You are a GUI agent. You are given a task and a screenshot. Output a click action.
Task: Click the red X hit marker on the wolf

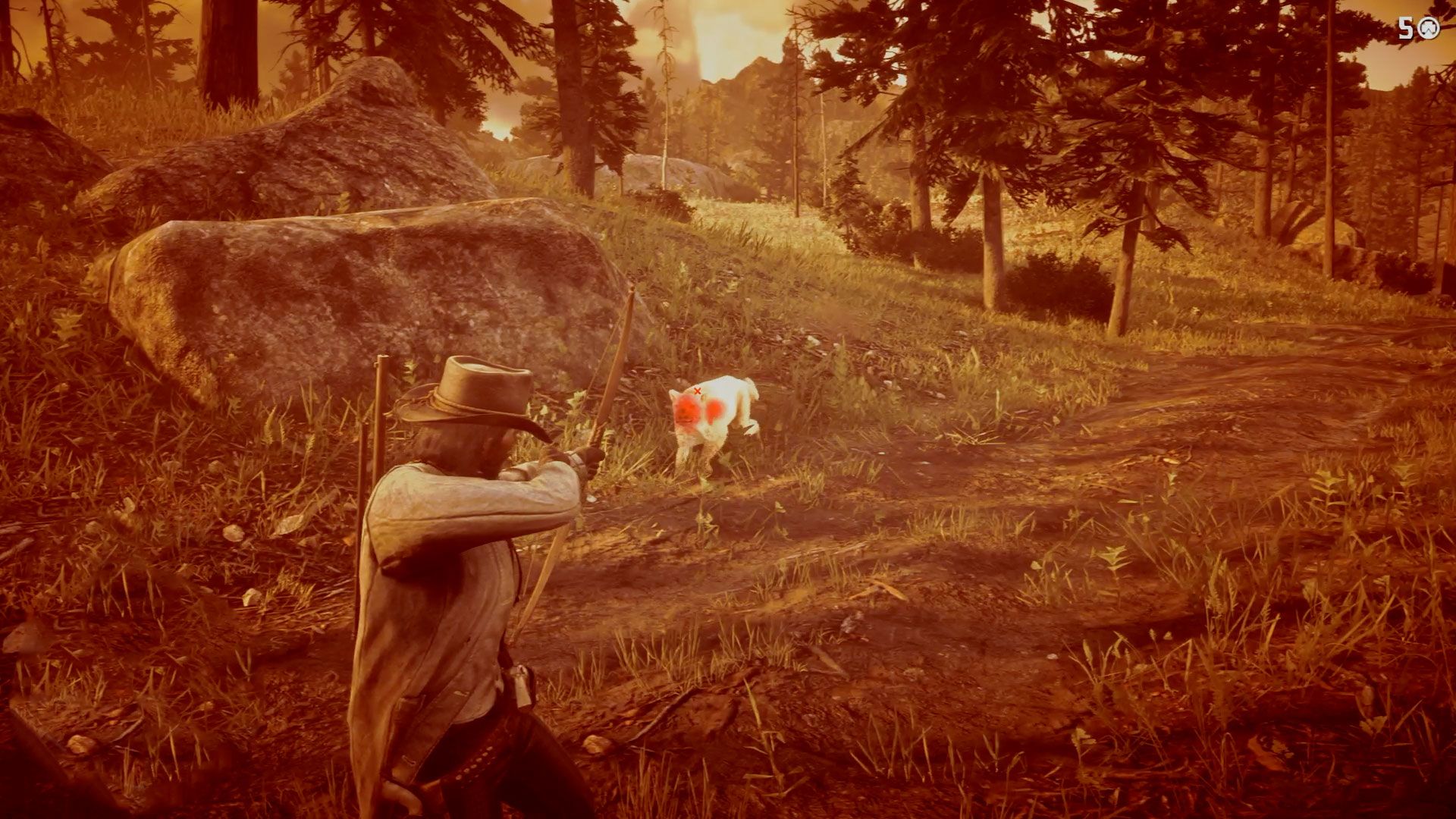tap(698, 391)
